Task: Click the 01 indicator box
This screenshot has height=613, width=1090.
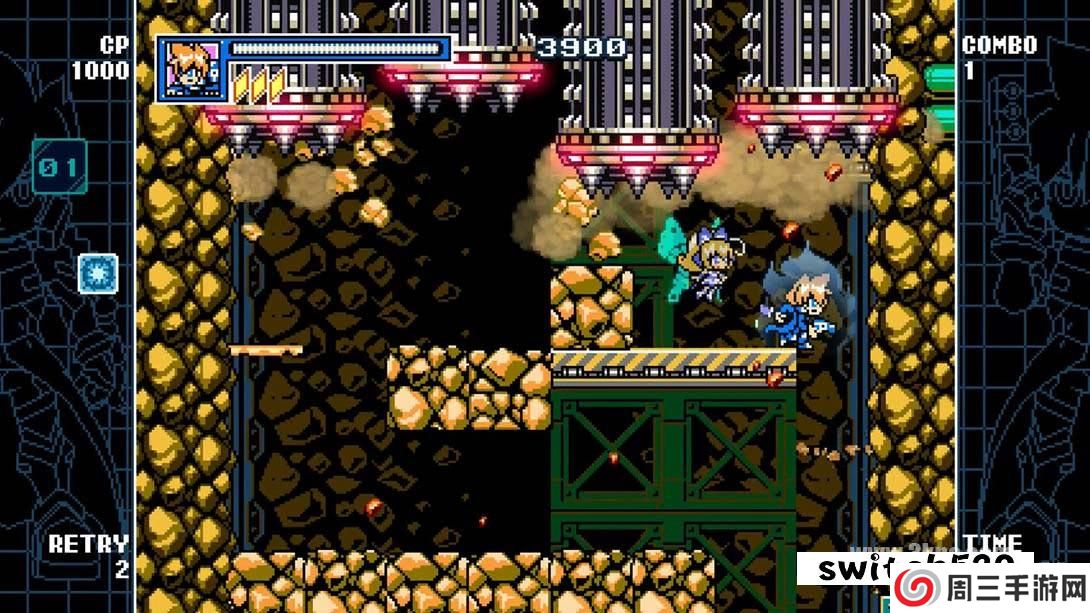Action: [x=59, y=166]
